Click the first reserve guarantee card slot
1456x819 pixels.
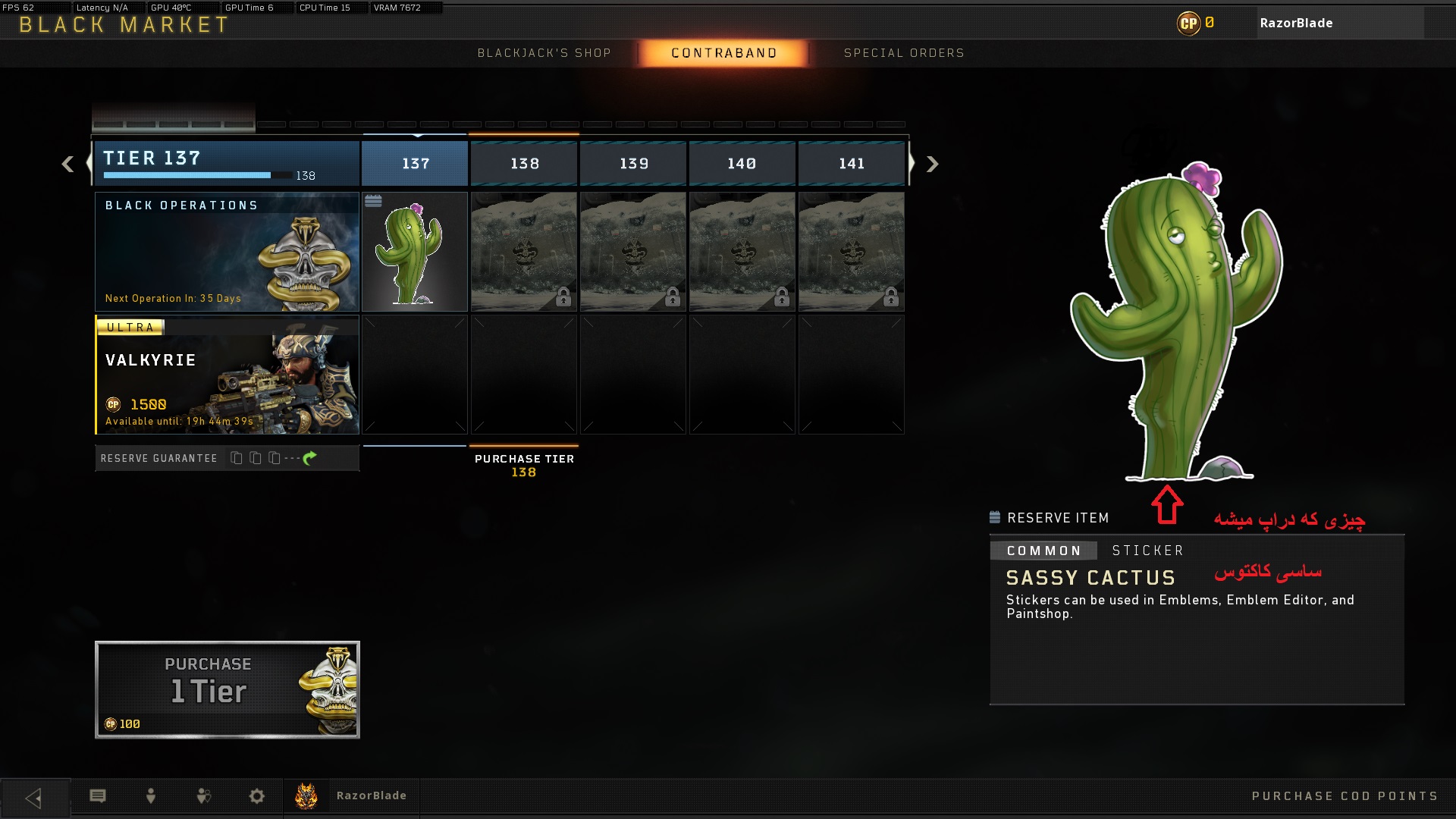(x=235, y=458)
